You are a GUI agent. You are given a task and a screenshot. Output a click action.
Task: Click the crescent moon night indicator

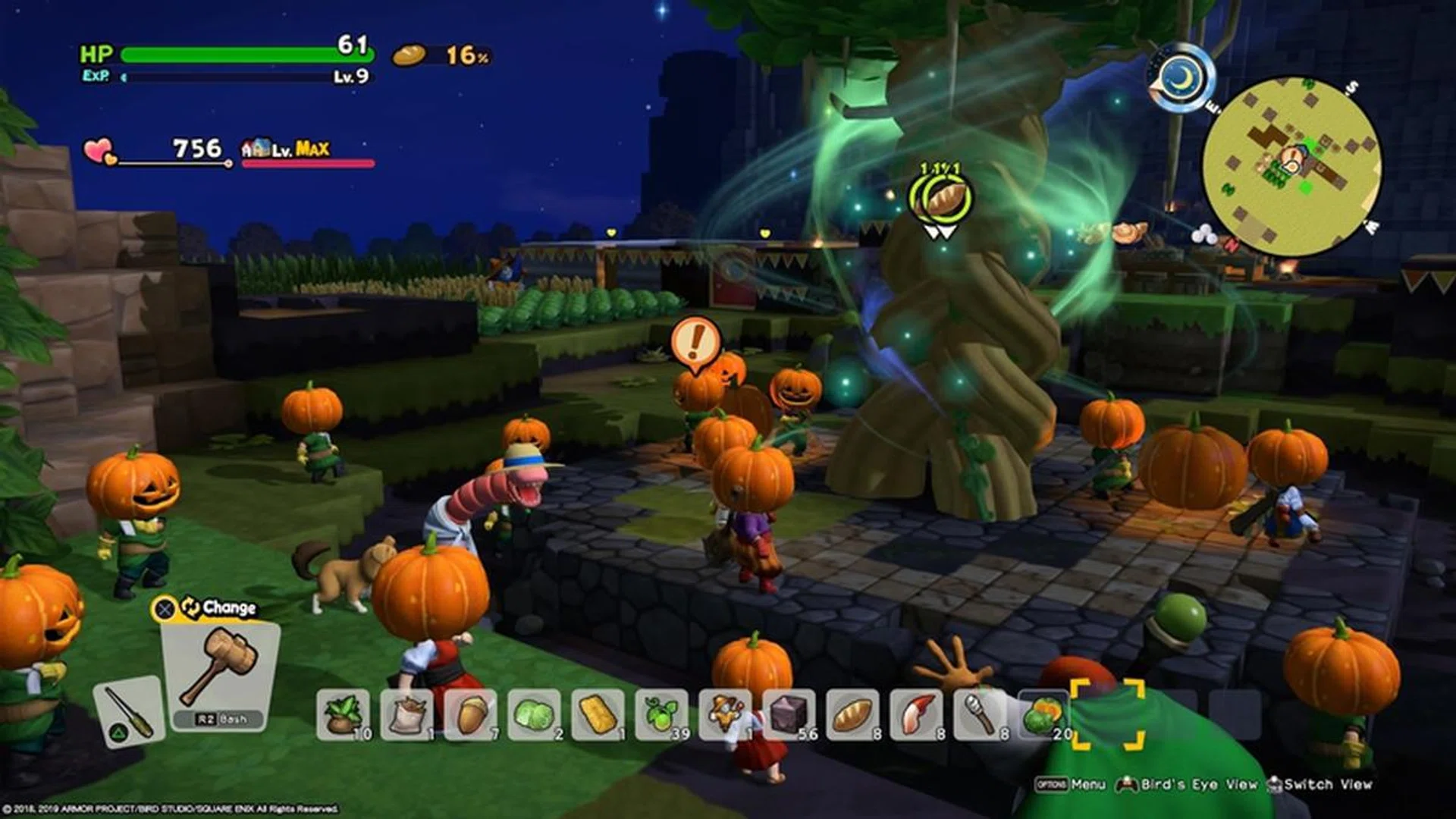point(1181,77)
